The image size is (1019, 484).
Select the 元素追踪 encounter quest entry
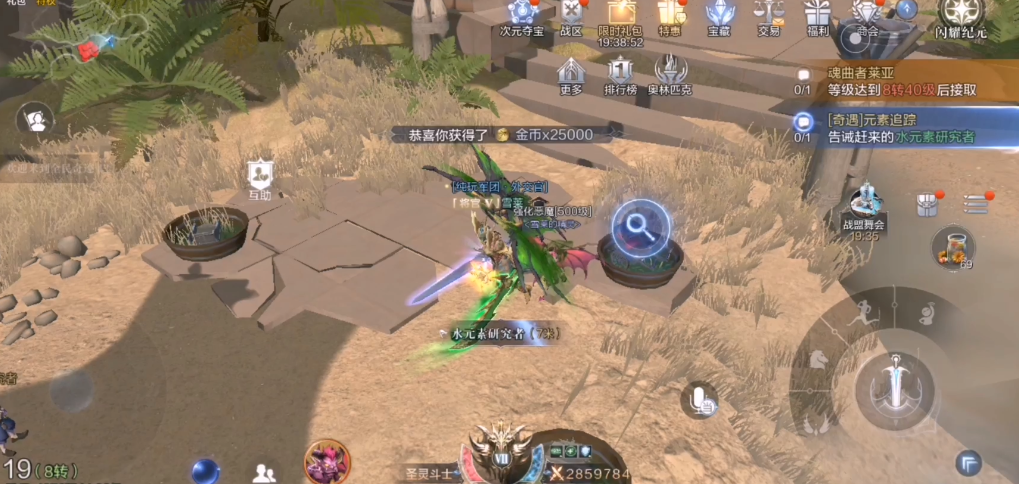tap(900, 128)
